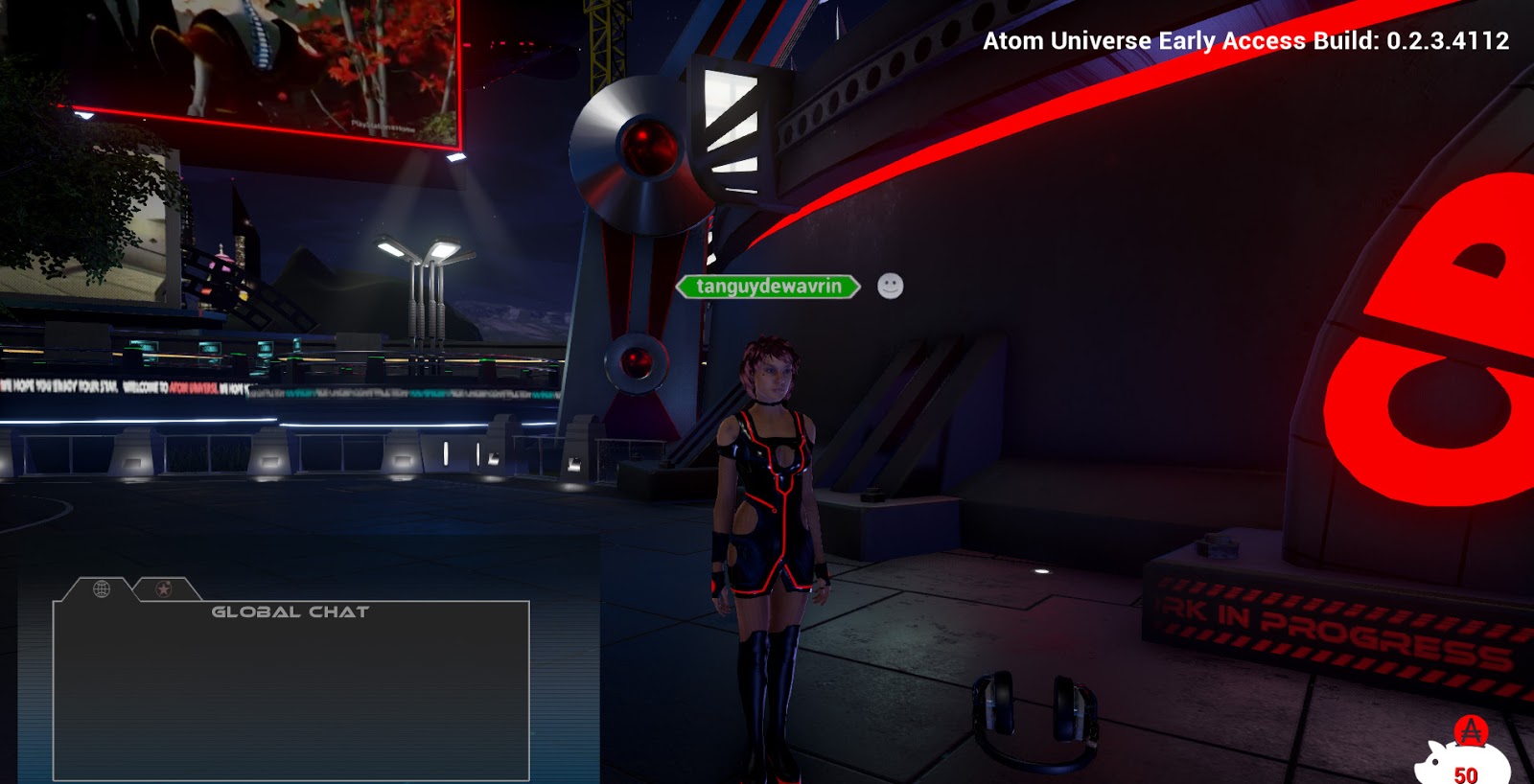
Task: Open the star chat tab
Action: point(164,588)
